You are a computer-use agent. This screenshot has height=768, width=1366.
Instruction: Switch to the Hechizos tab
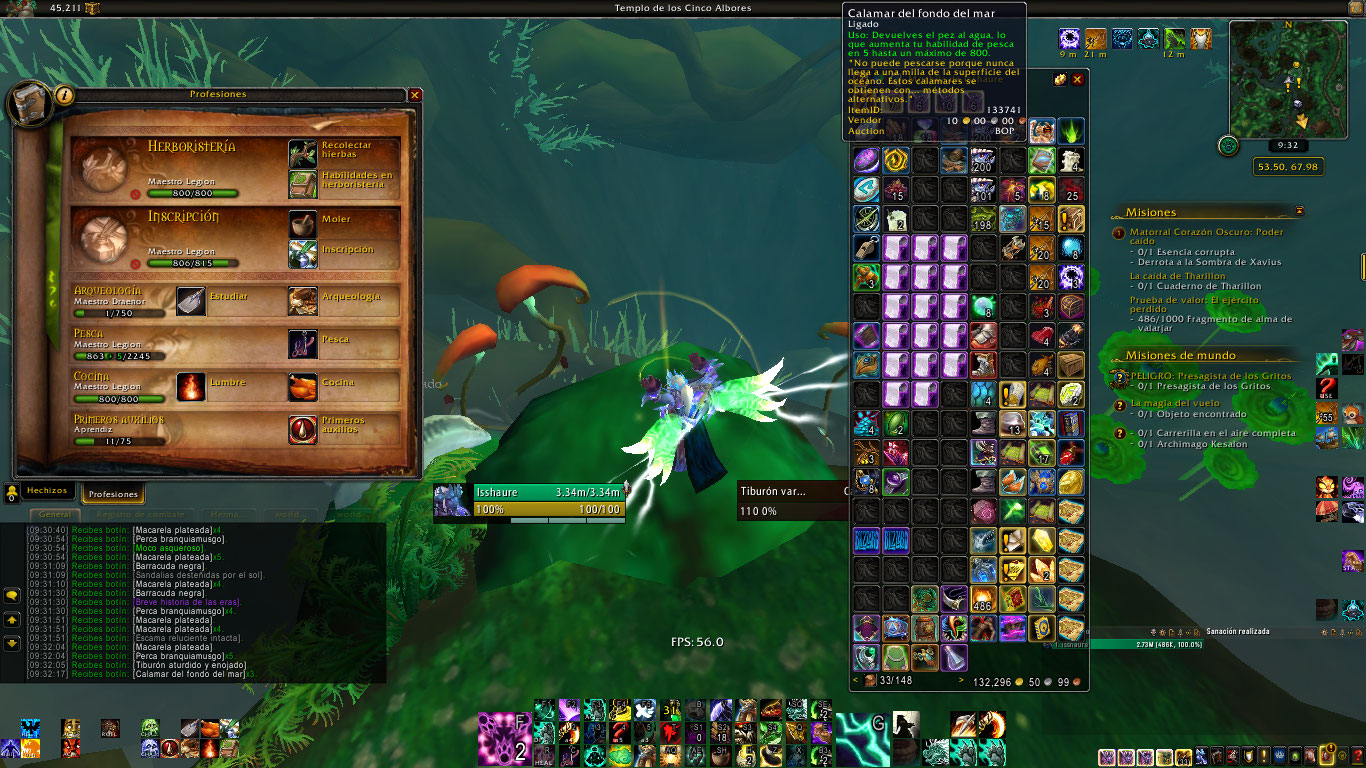click(47, 492)
